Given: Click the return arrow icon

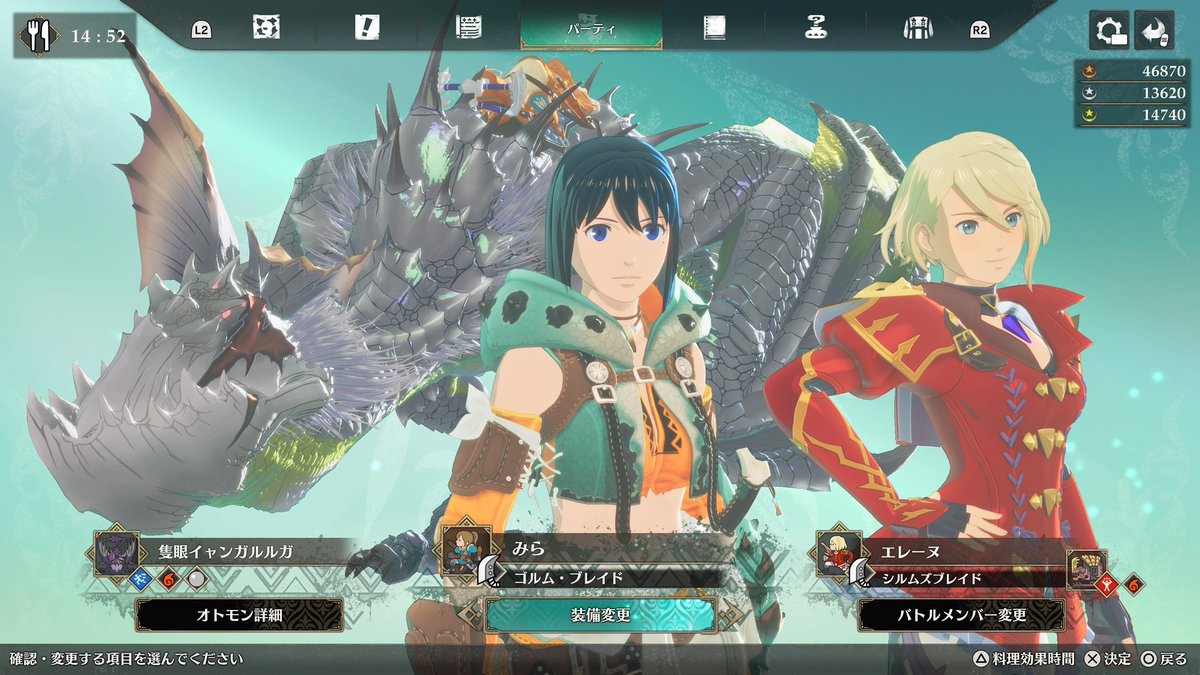Looking at the screenshot, I should click(1152, 30).
